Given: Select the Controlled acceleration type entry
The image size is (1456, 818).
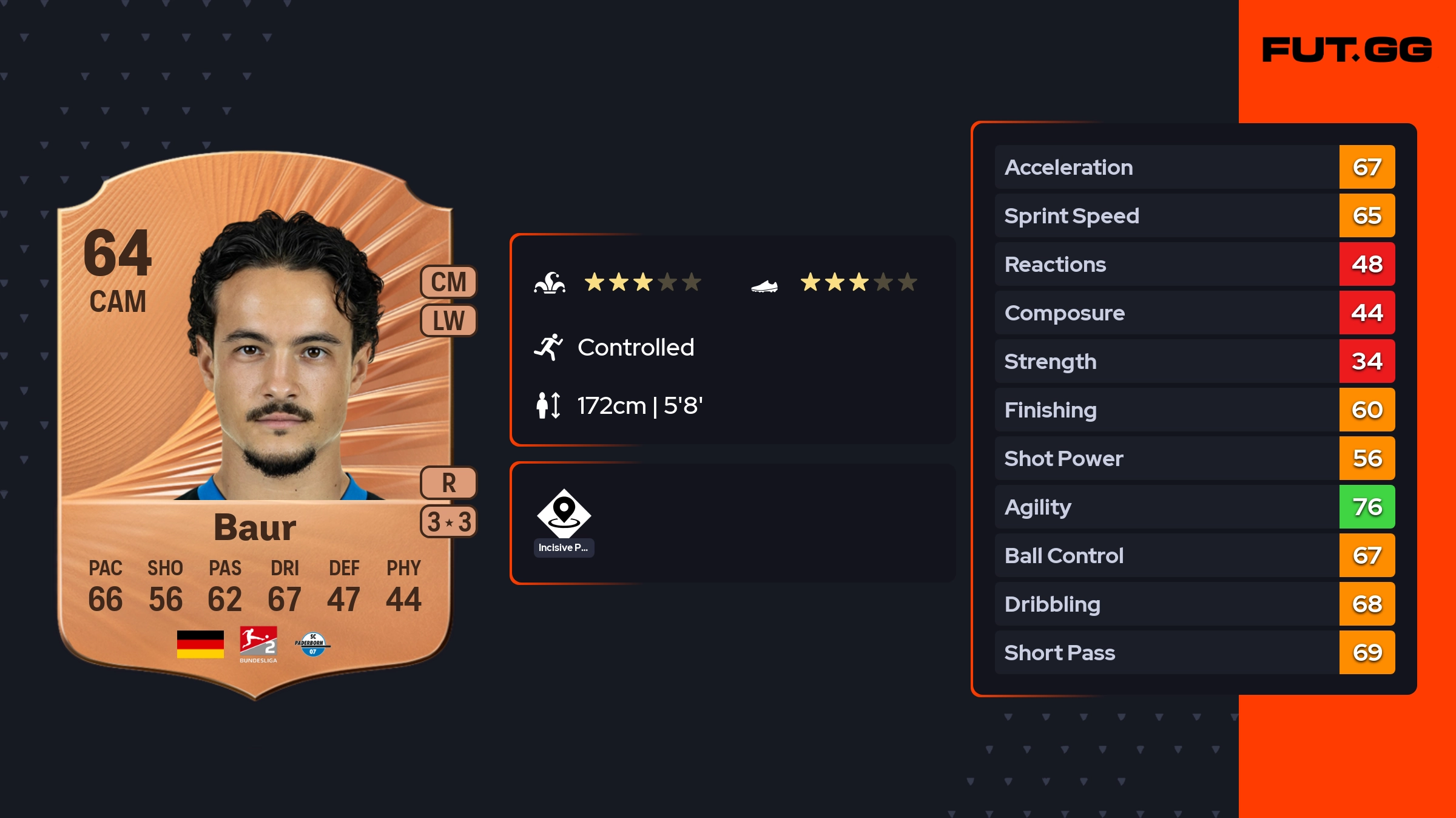Looking at the screenshot, I should [x=635, y=348].
